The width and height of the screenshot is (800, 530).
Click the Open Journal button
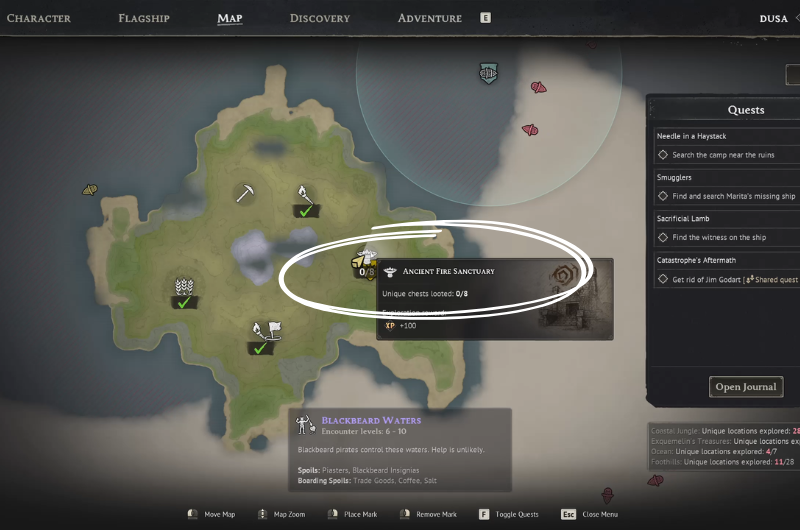click(x=747, y=387)
